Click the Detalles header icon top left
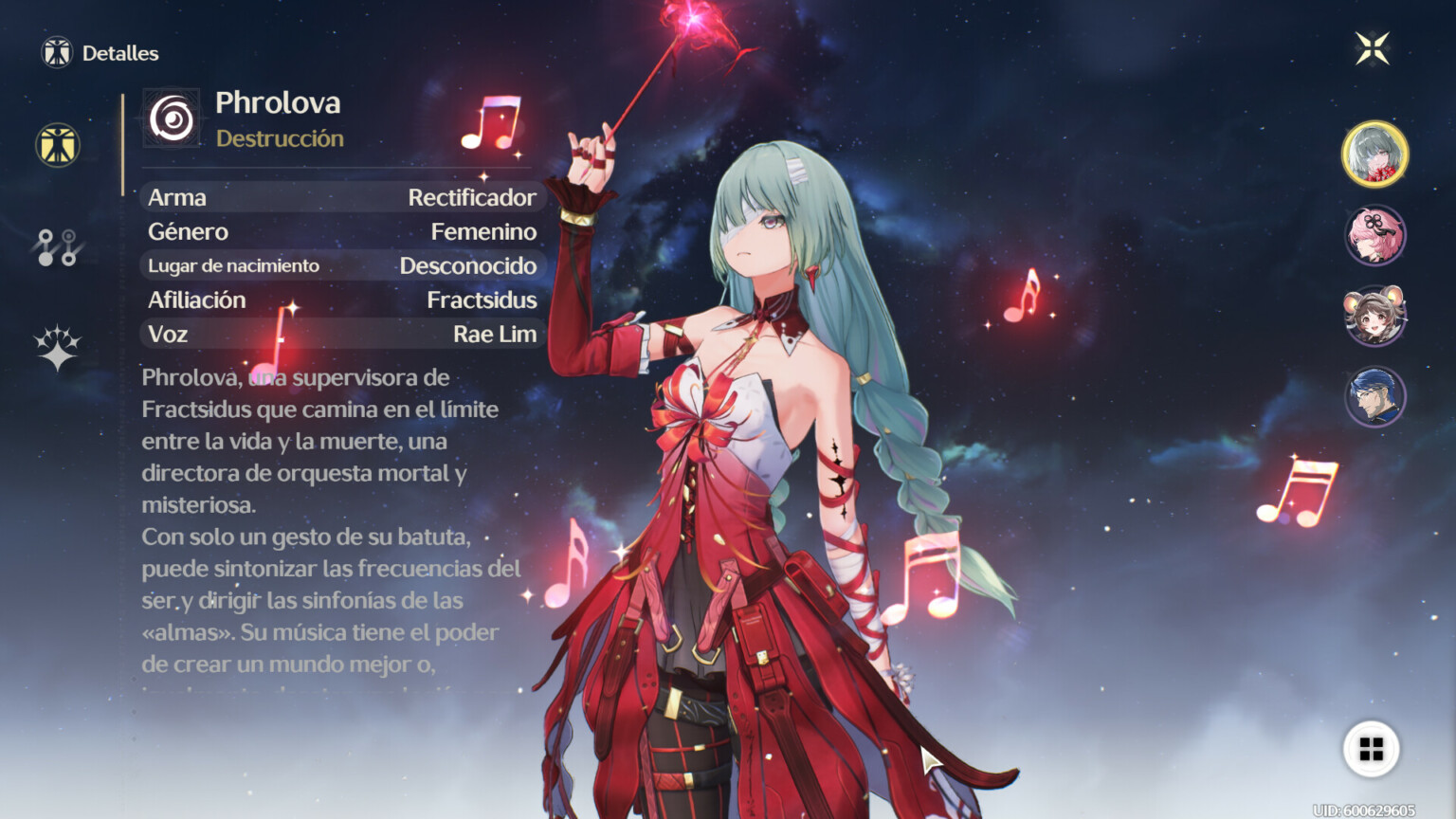 pos(57,53)
